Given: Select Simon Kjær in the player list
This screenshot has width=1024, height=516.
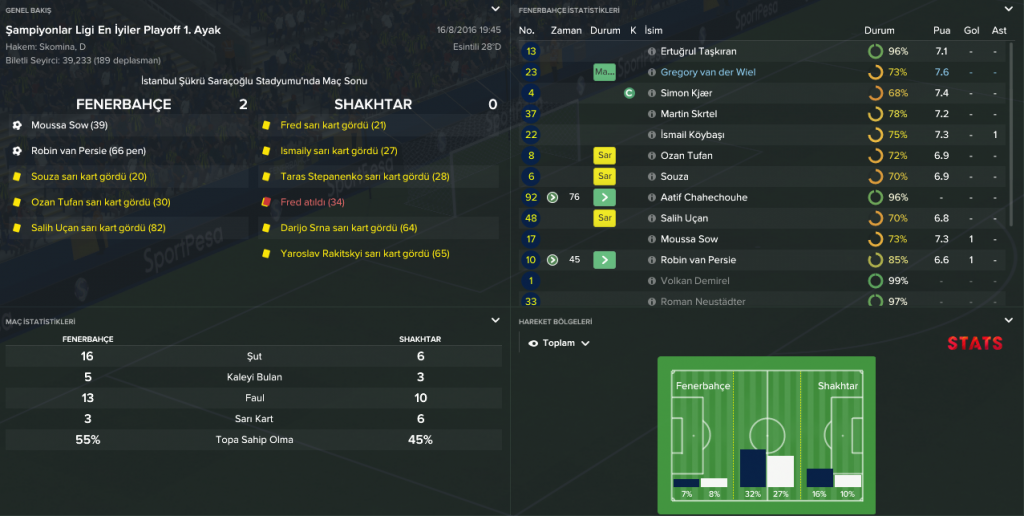Looking at the screenshot, I should click(686, 93).
